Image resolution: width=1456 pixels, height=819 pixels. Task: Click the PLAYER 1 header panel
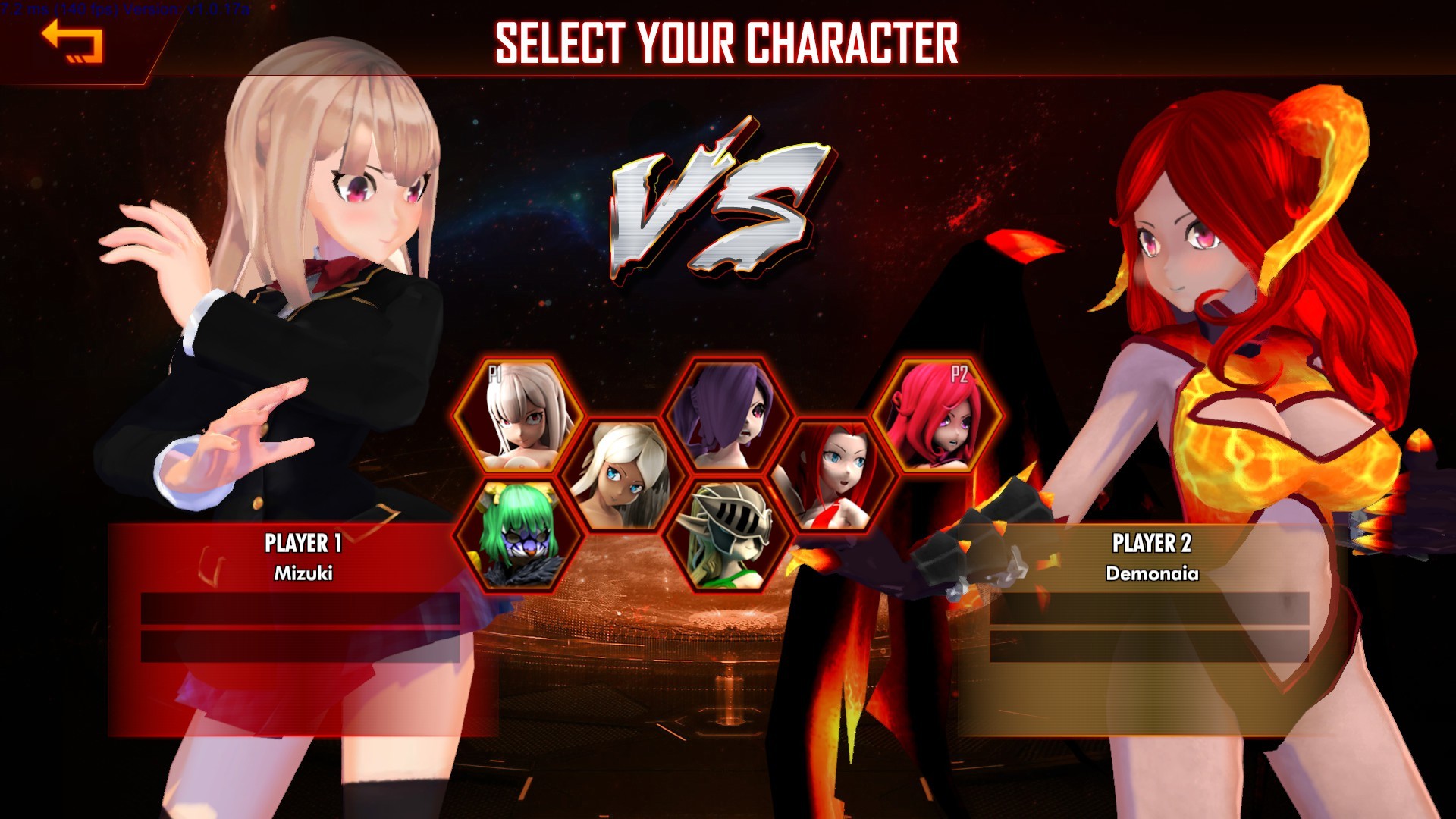point(303,543)
